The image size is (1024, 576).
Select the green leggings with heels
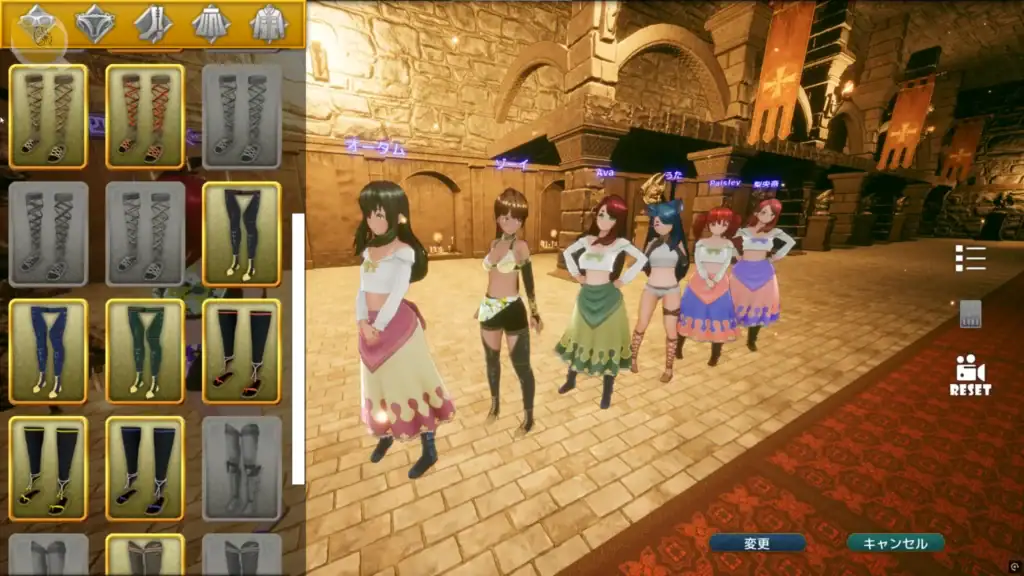click(x=145, y=351)
